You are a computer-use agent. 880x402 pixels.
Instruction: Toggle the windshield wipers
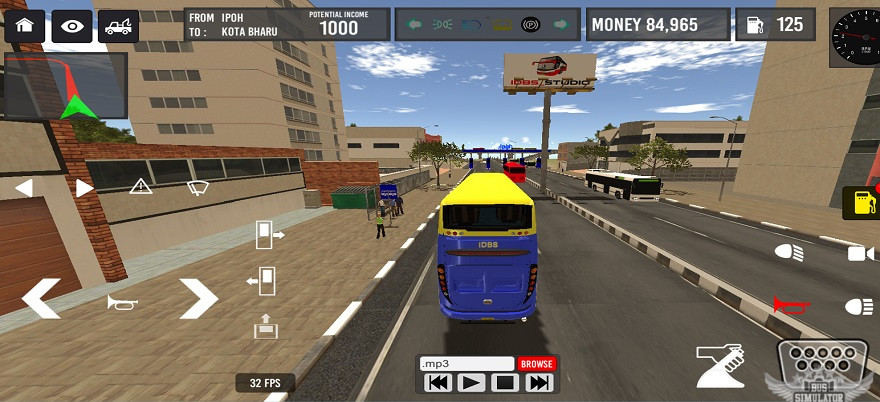[199, 186]
